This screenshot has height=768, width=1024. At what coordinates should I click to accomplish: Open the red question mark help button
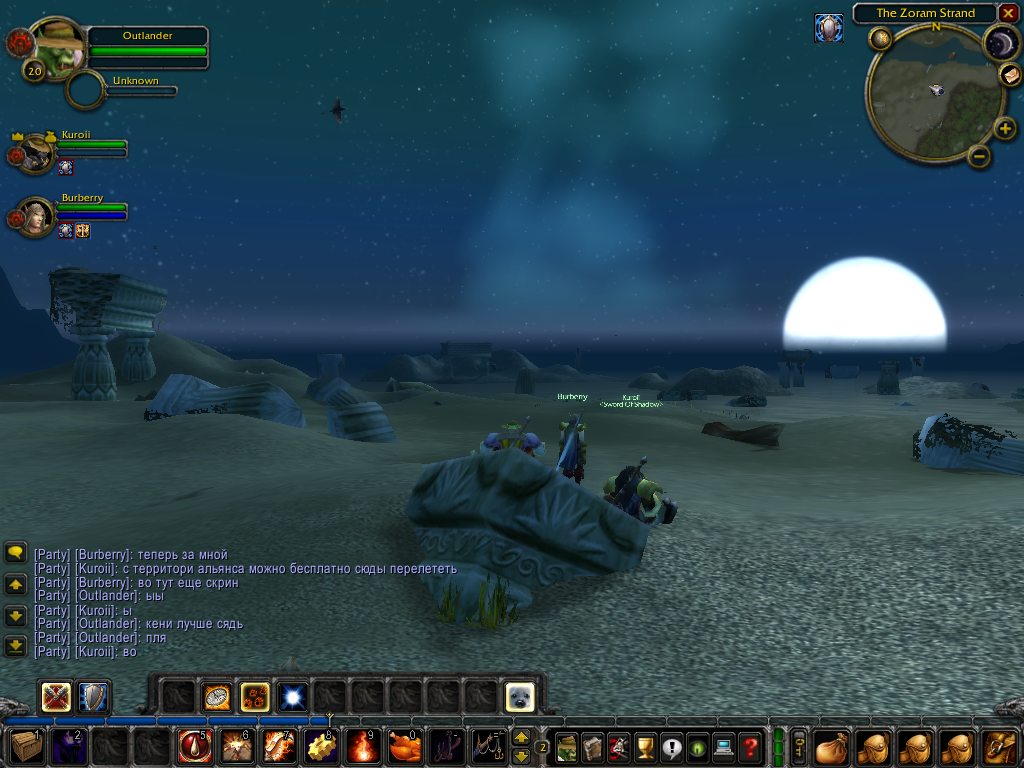click(750, 746)
